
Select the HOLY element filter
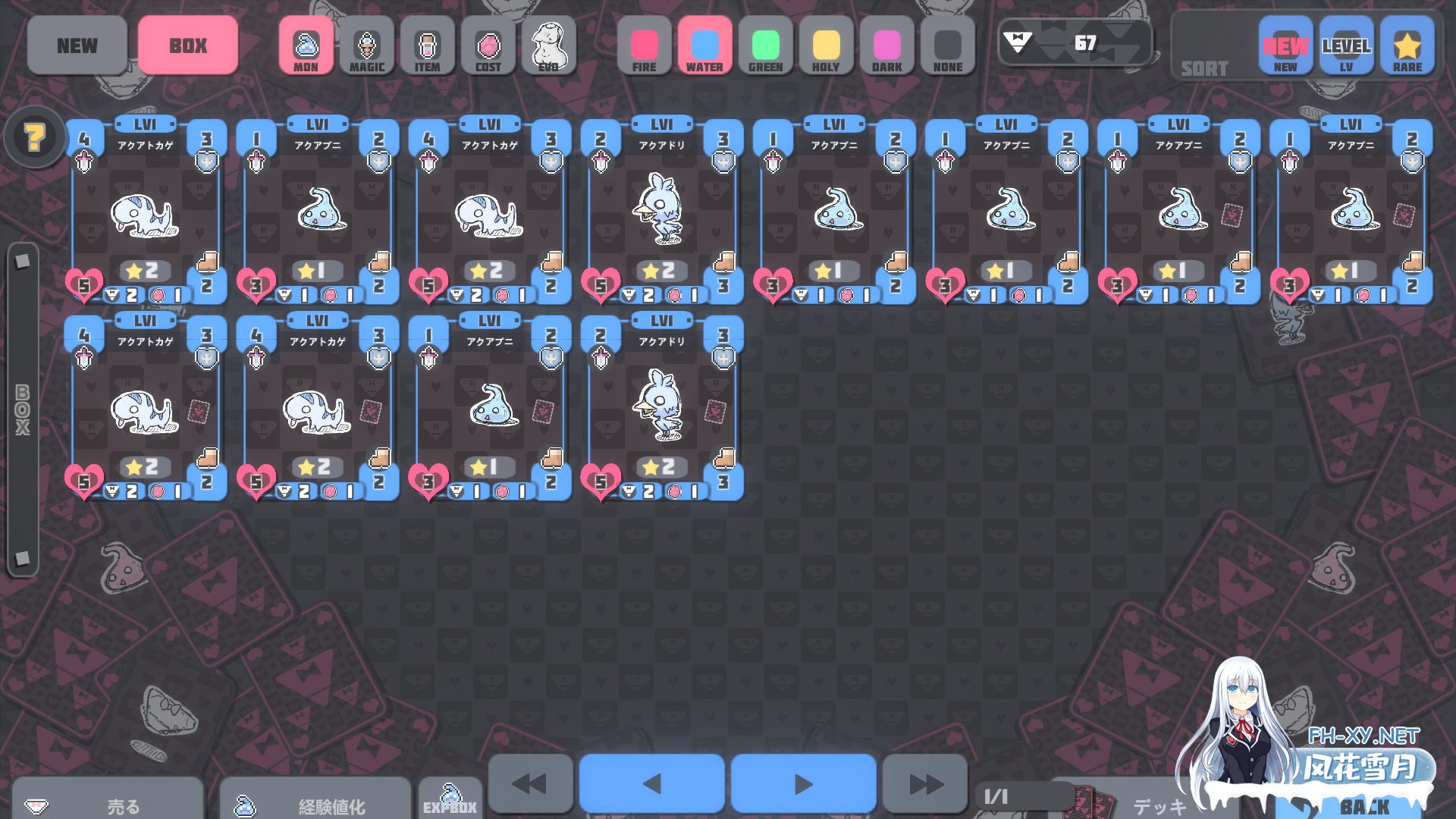826,46
